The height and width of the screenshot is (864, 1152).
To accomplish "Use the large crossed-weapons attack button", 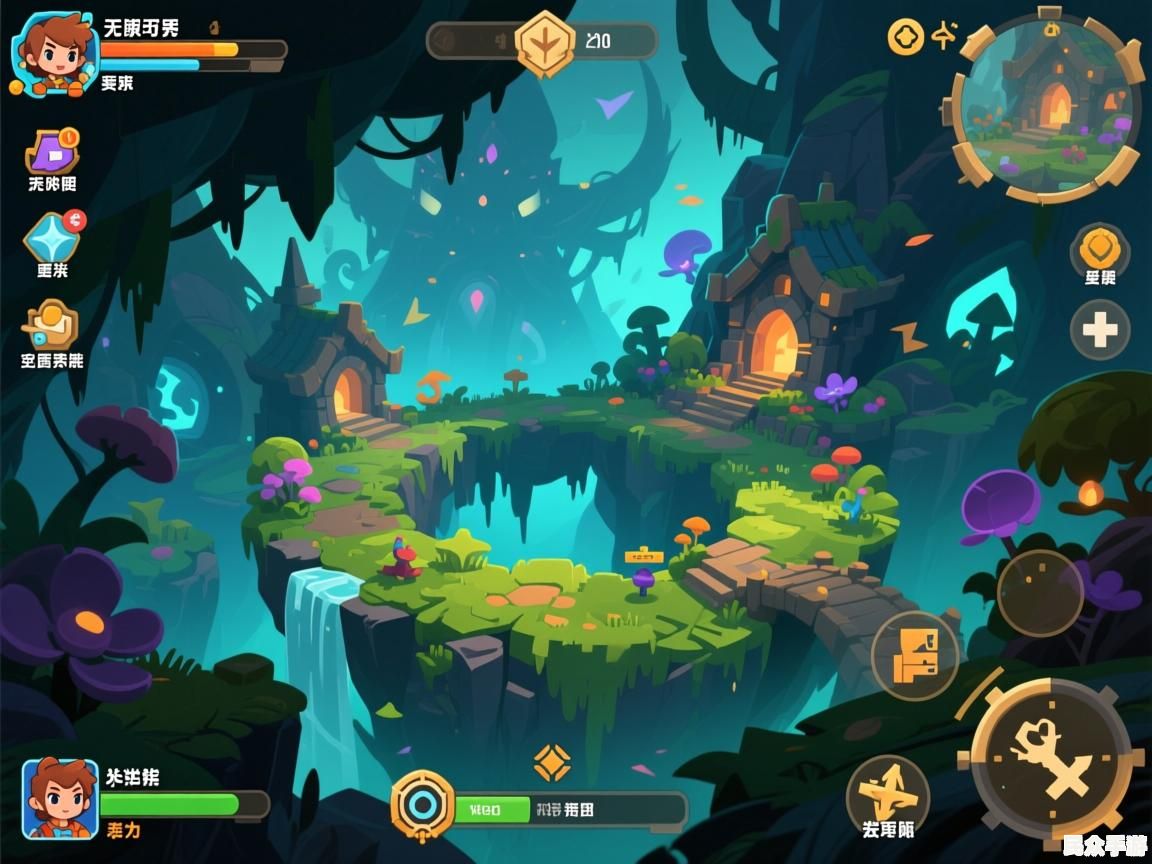I will point(1050,760).
